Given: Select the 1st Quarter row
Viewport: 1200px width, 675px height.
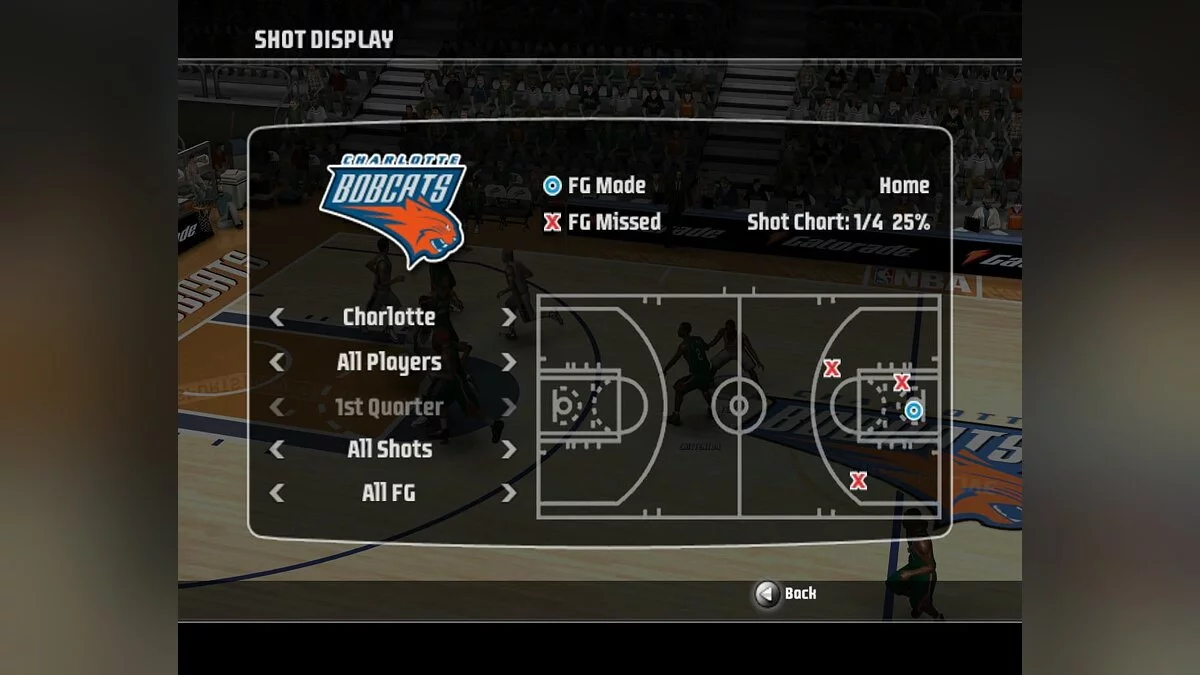Looking at the screenshot, I should tap(389, 407).
